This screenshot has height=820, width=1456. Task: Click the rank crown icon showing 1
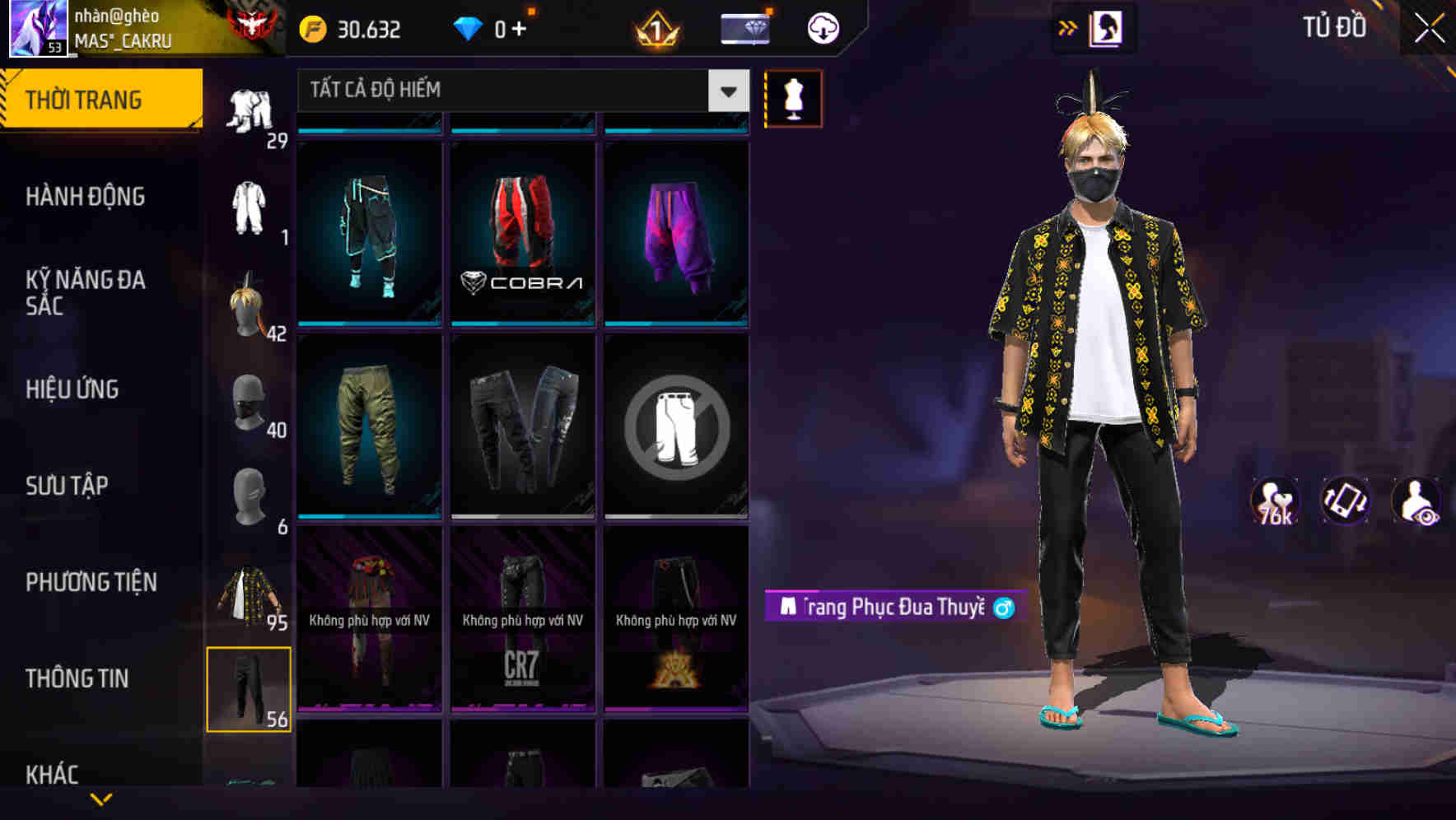[x=655, y=27]
